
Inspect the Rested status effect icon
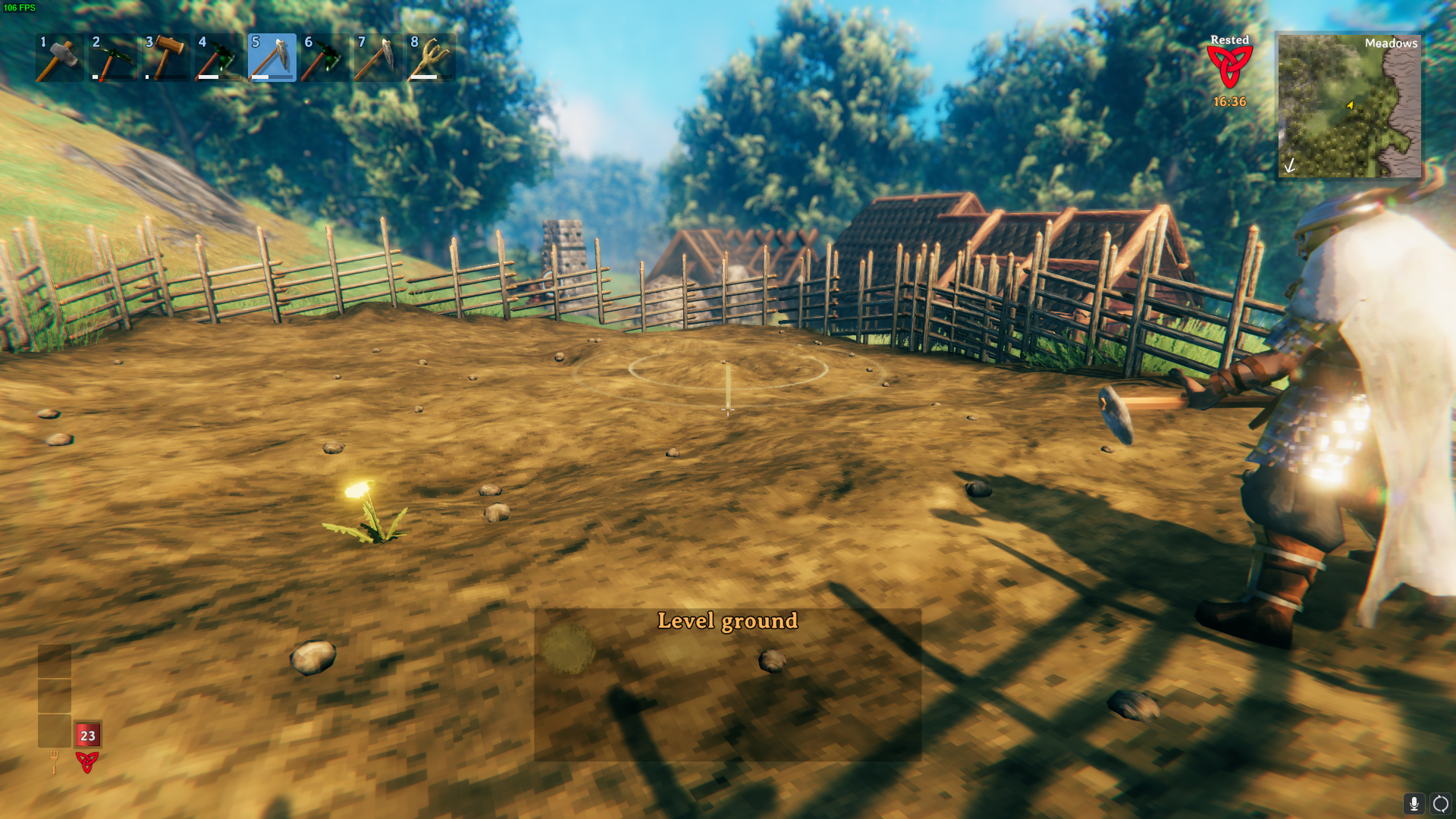(1229, 67)
